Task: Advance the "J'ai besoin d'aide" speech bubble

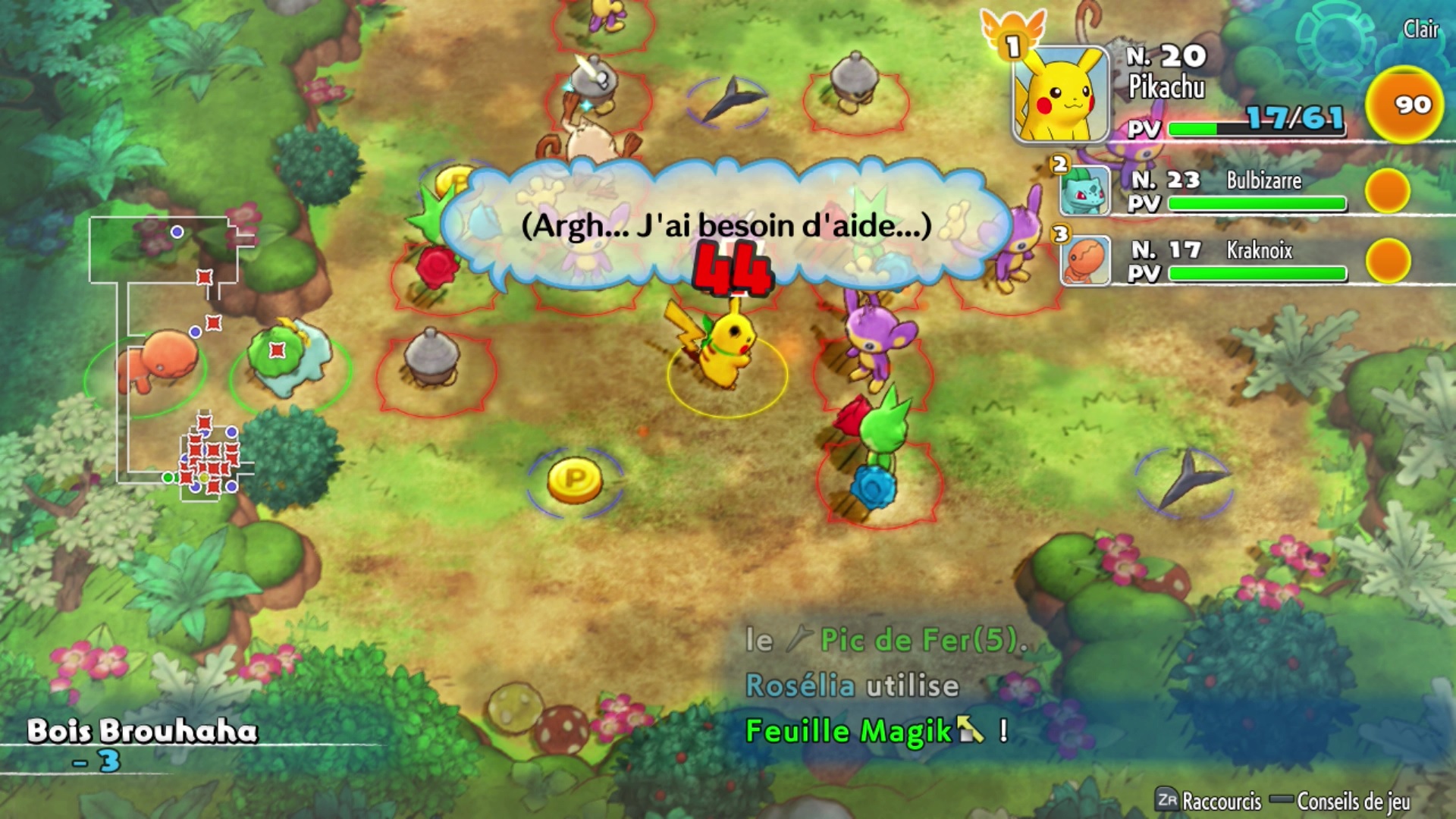Action: (x=726, y=226)
